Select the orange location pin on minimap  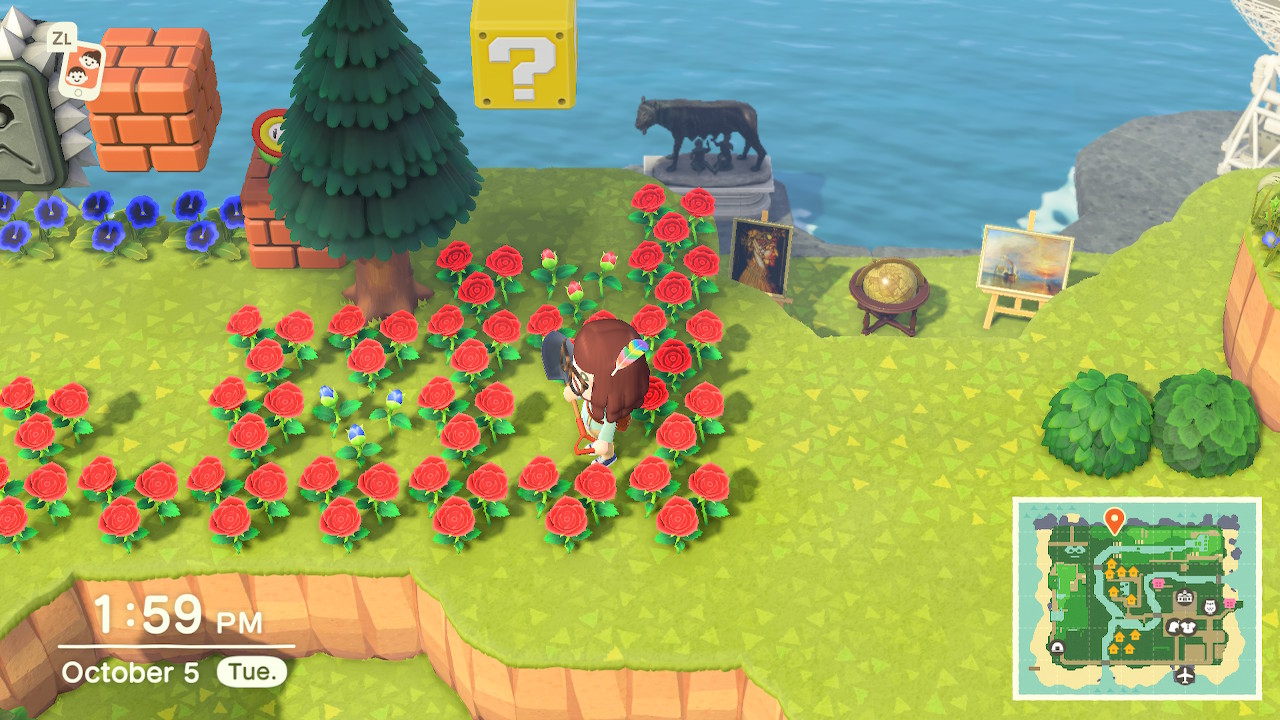point(1115,519)
